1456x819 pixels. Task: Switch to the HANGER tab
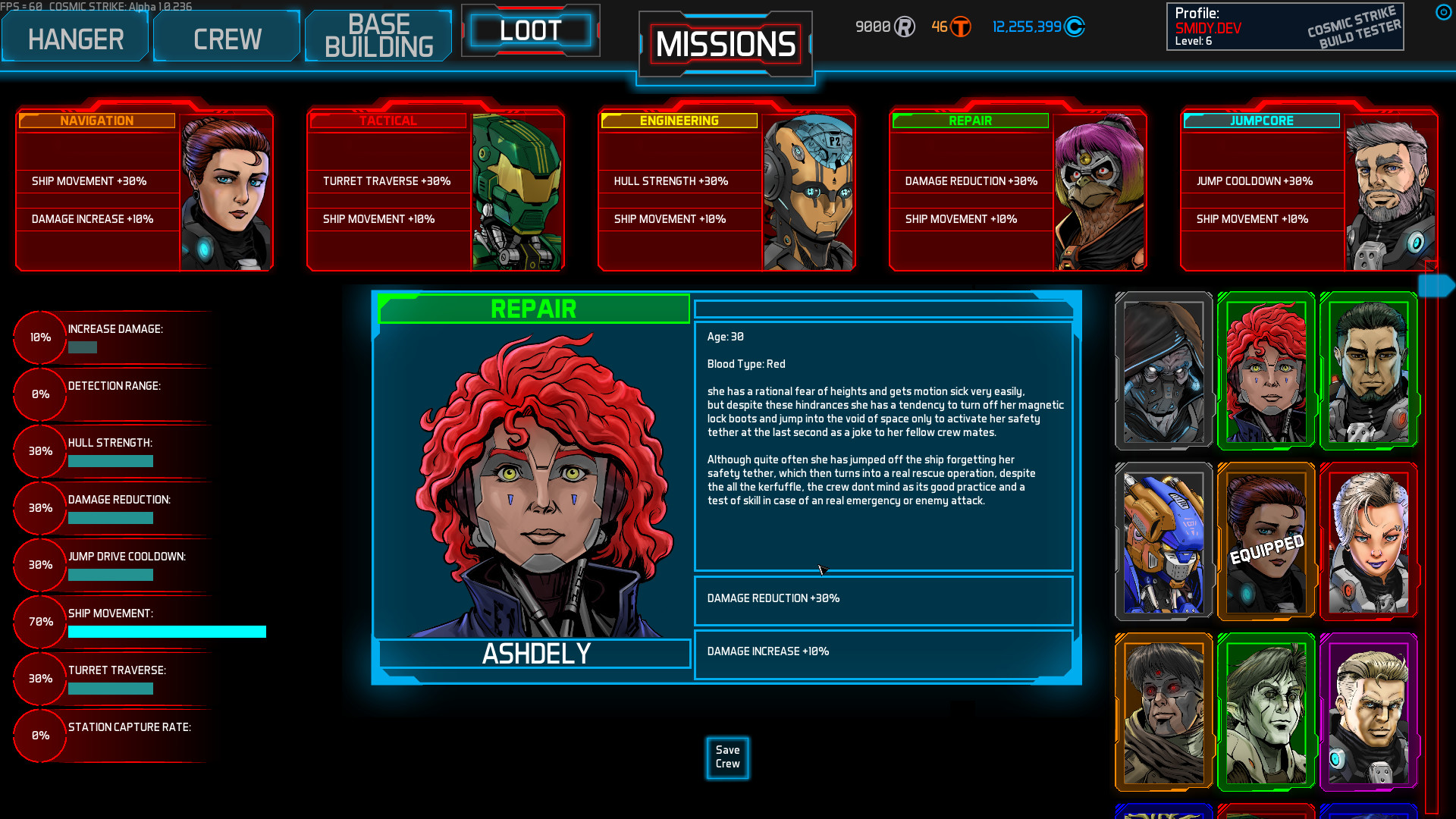coord(74,36)
